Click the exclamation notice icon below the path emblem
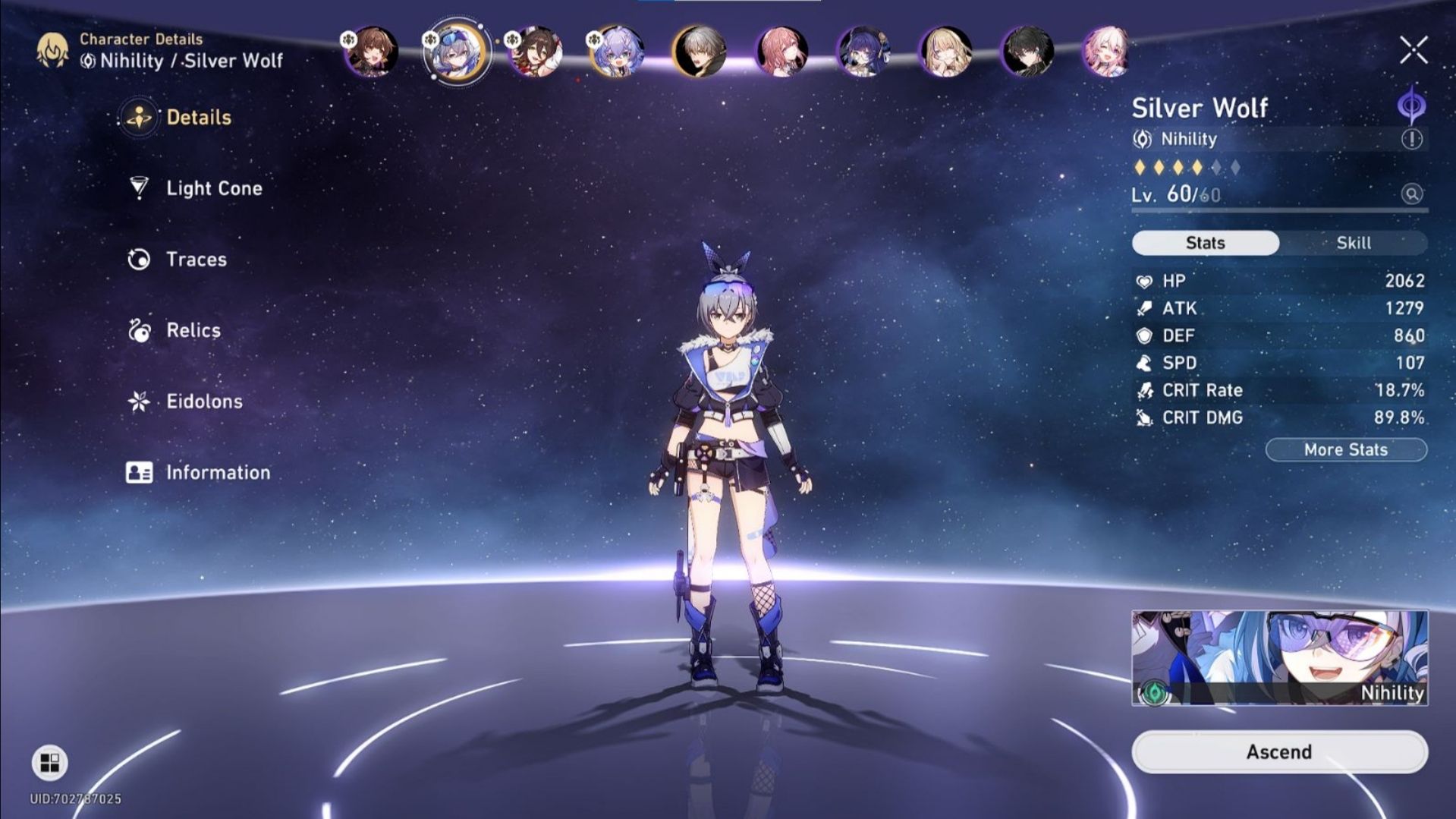1456x819 pixels. click(x=1410, y=139)
